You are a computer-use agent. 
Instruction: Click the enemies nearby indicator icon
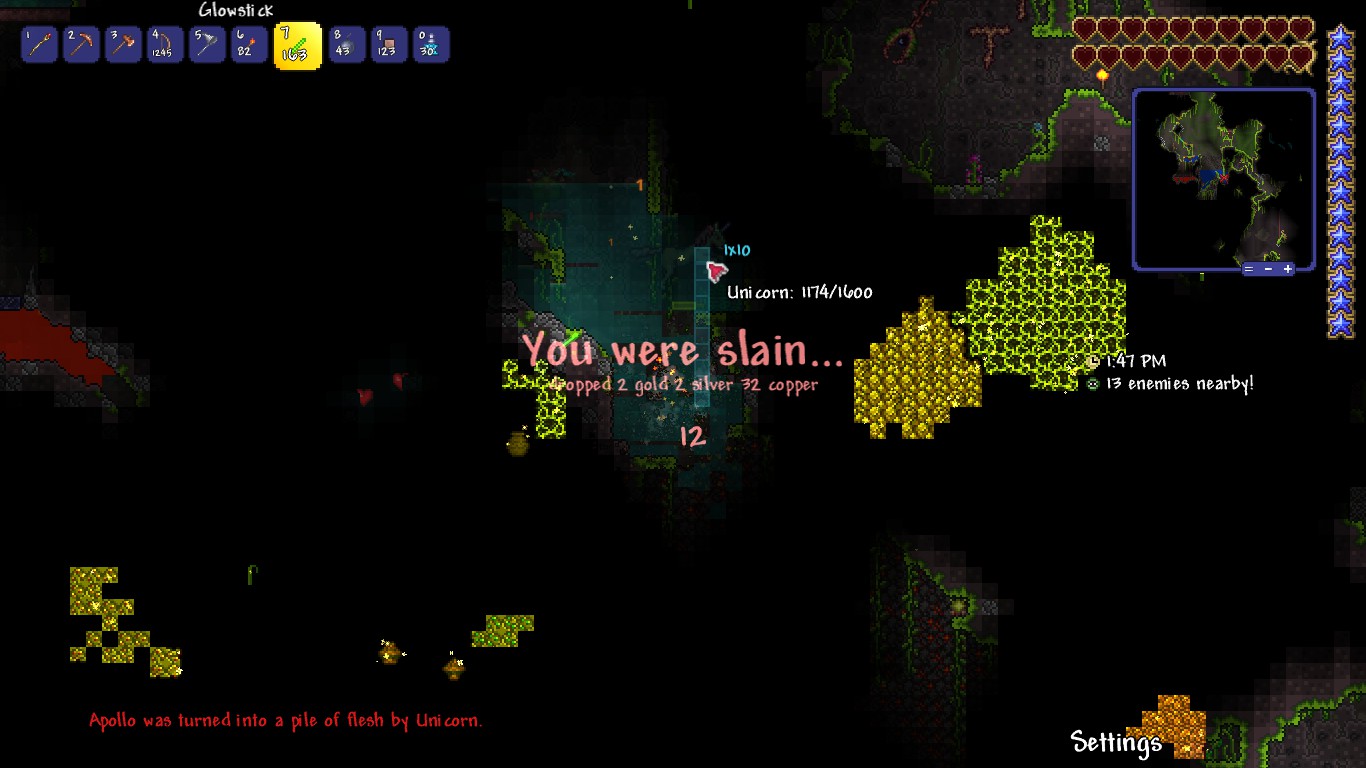(1093, 383)
